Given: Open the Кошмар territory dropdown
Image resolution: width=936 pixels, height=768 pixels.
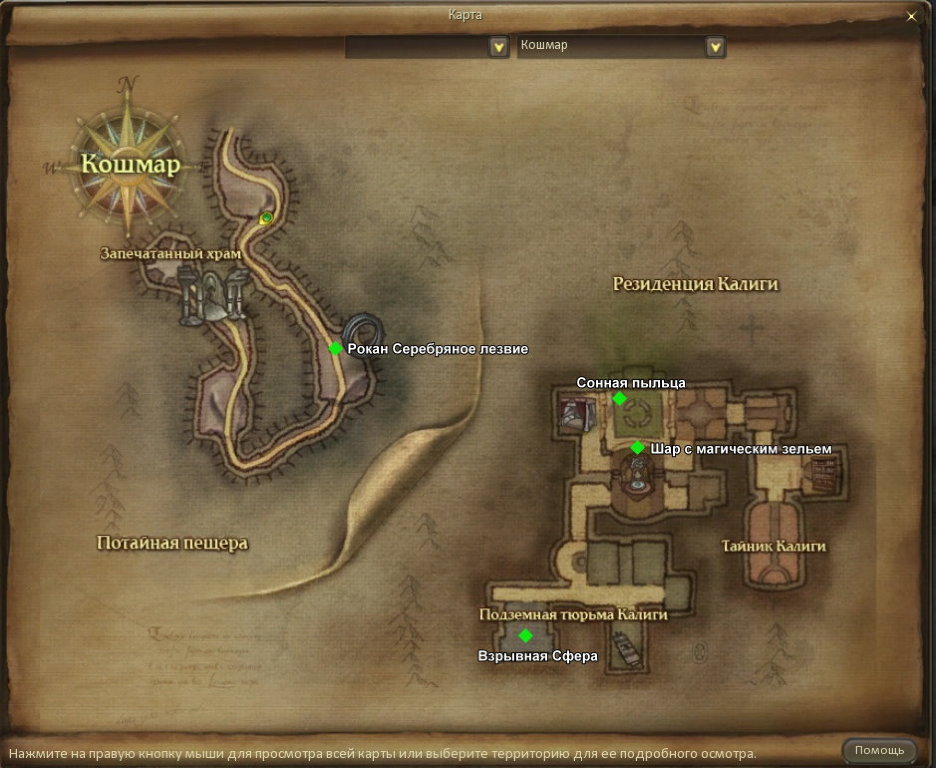Looking at the screenshot, I should click(714, 47).
